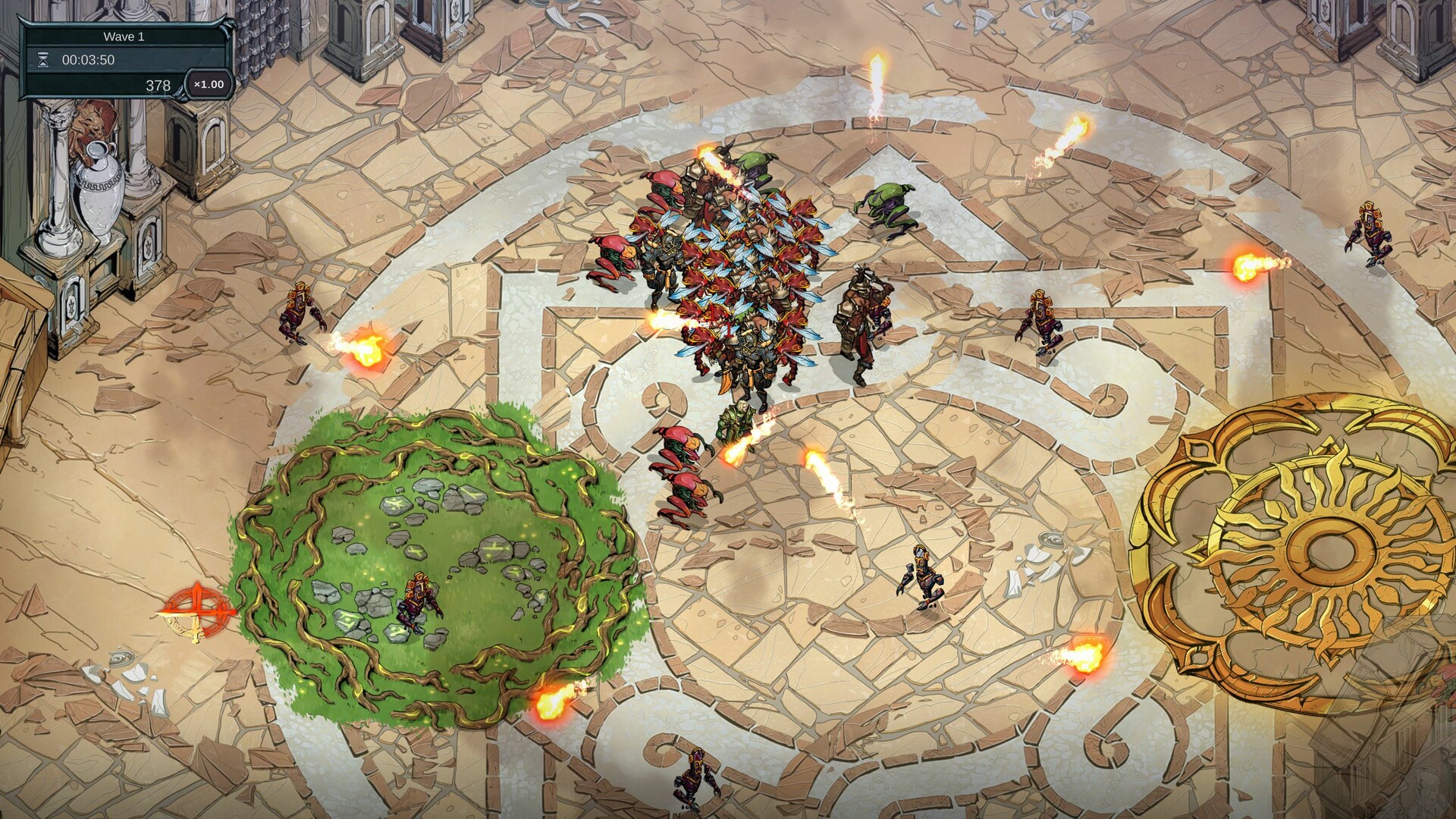Click the flame geyser at the top center

click(x=878, y=83)
